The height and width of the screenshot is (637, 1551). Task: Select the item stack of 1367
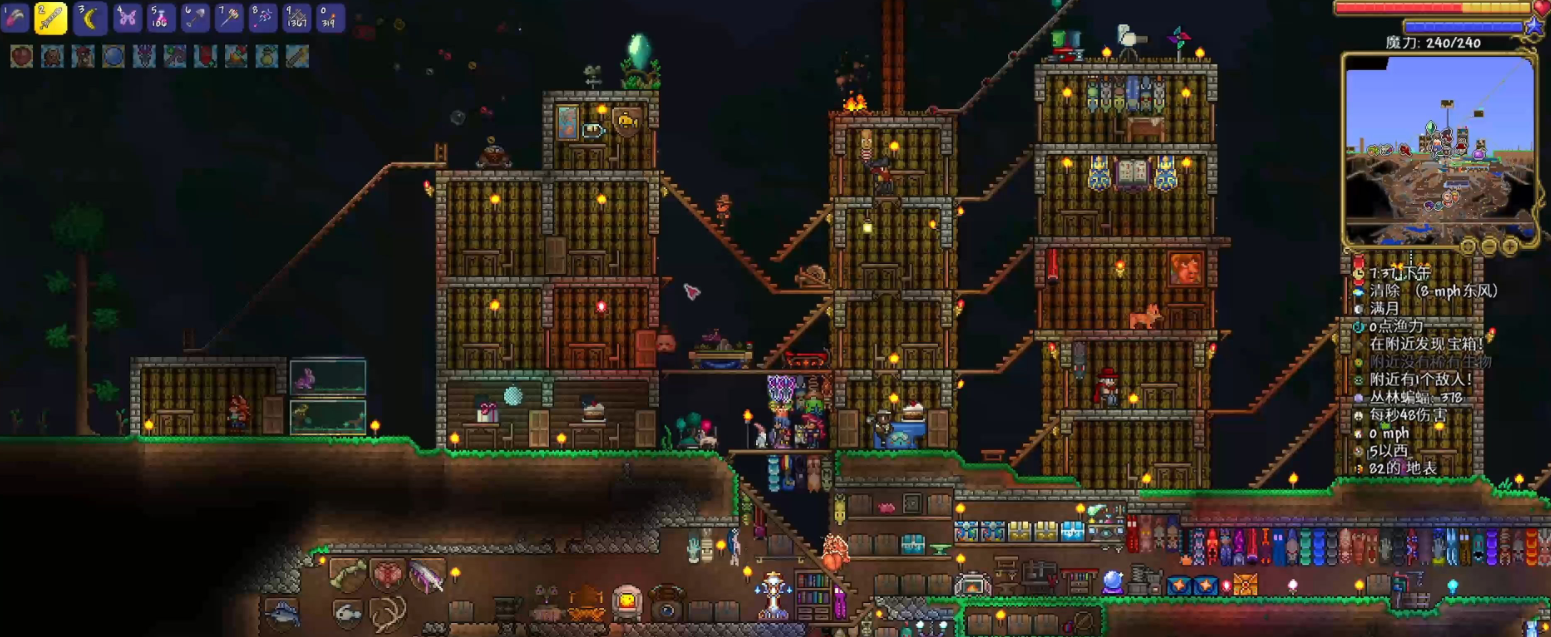pos(297,17)
